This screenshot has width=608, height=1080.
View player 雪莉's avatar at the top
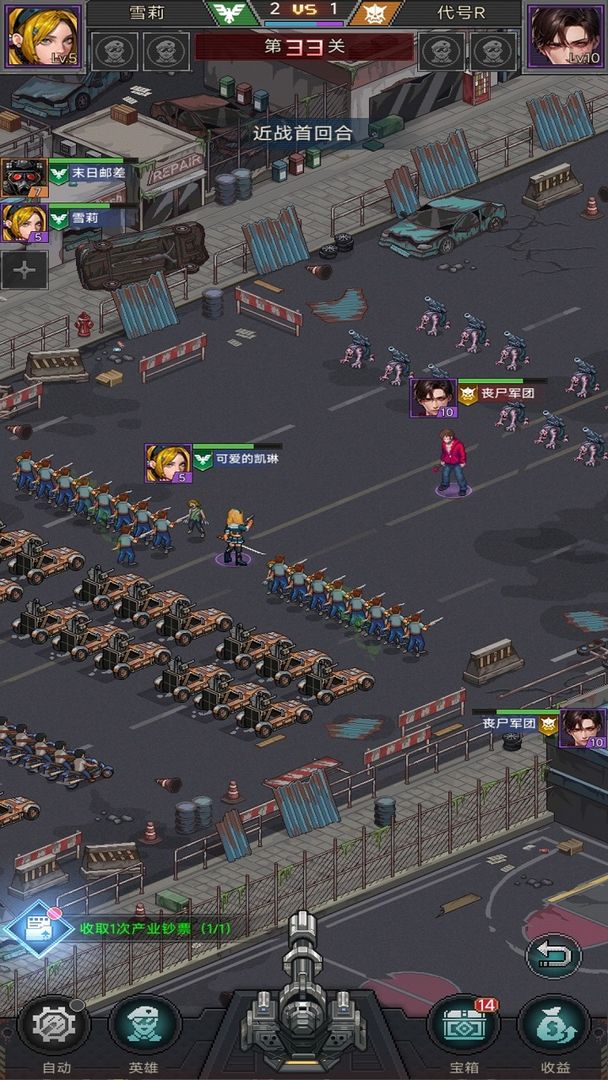pos(42,36)
